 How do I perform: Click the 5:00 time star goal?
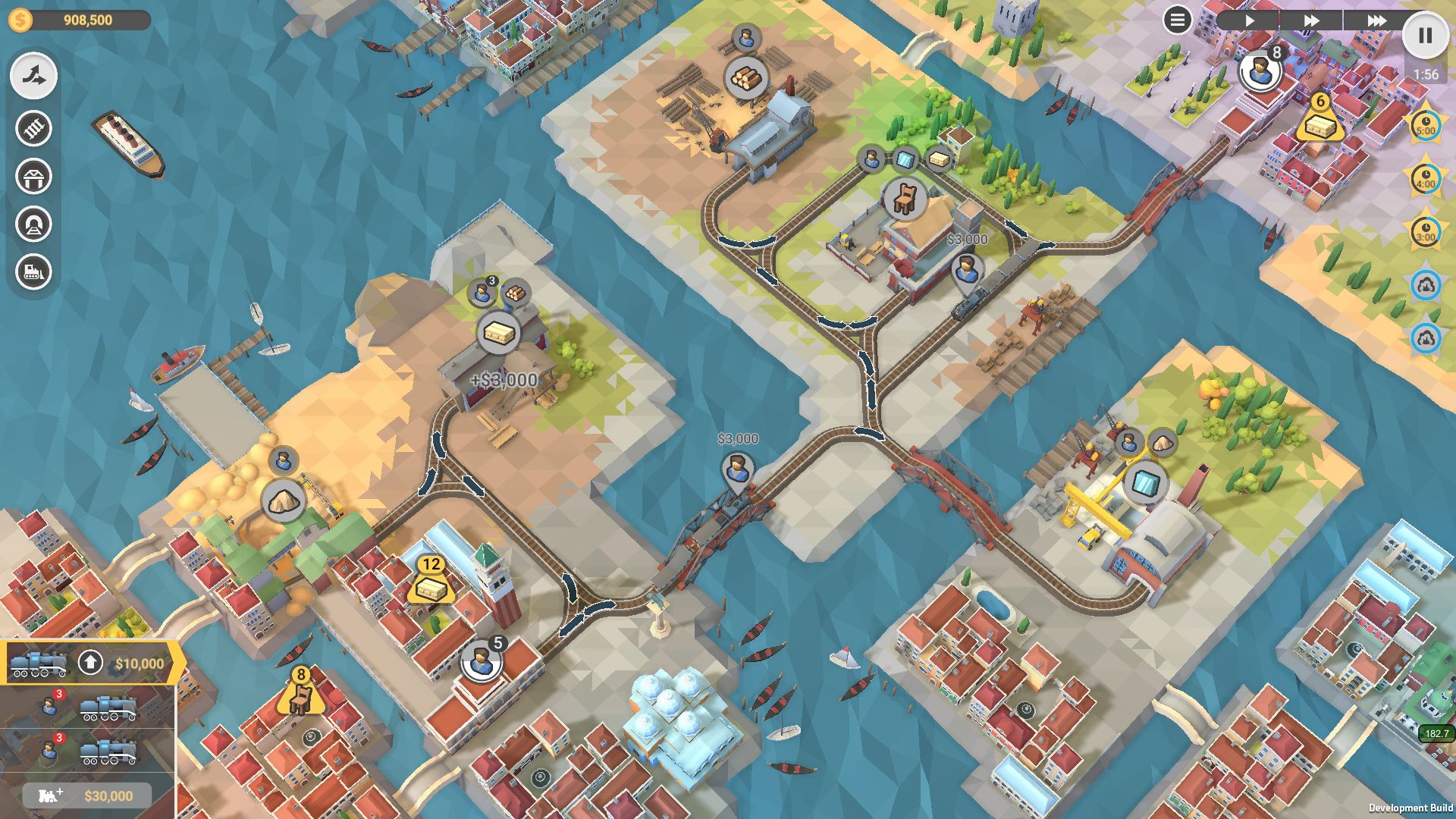click(1426, 126)
